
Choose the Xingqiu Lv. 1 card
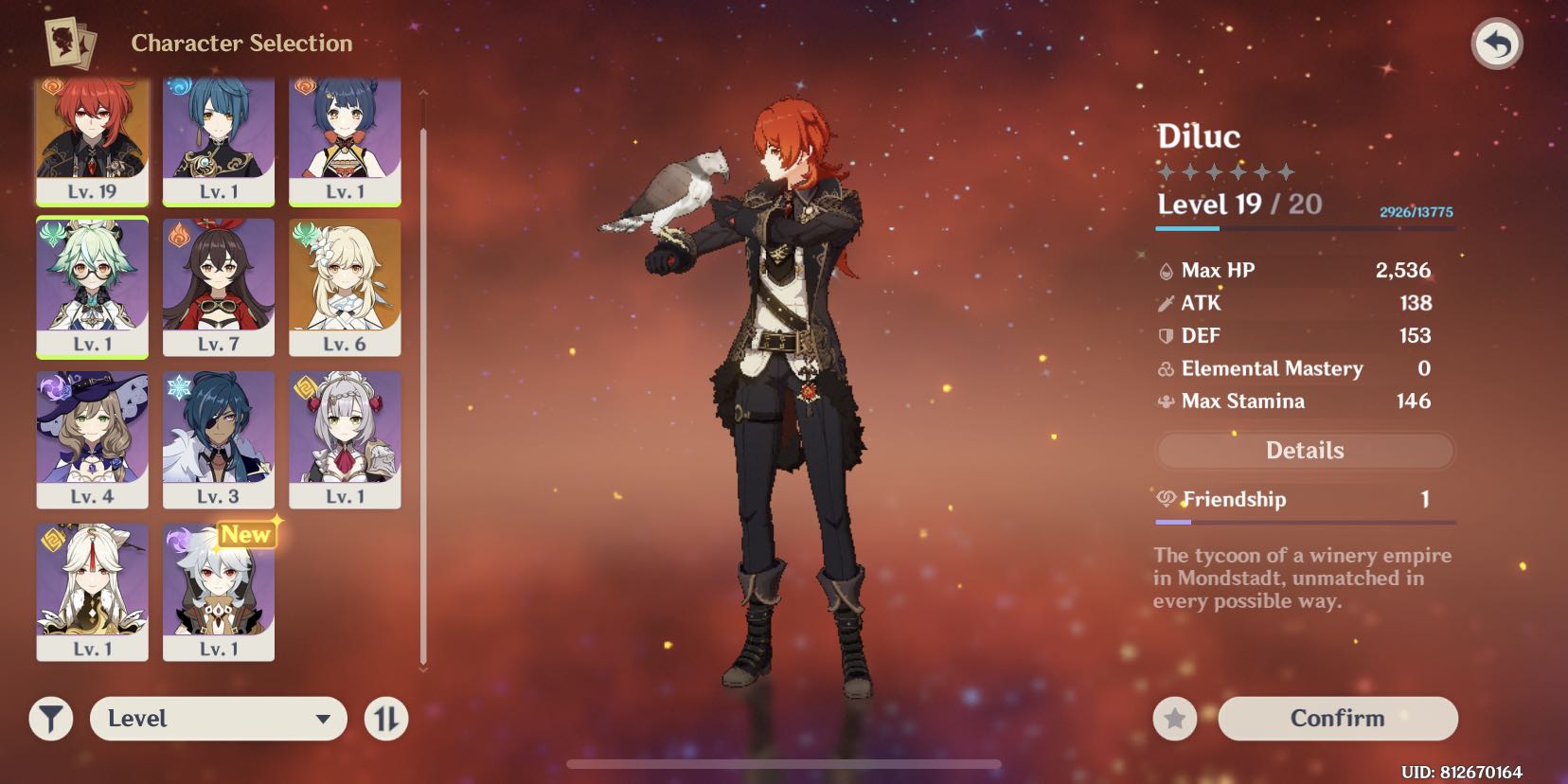218,139
